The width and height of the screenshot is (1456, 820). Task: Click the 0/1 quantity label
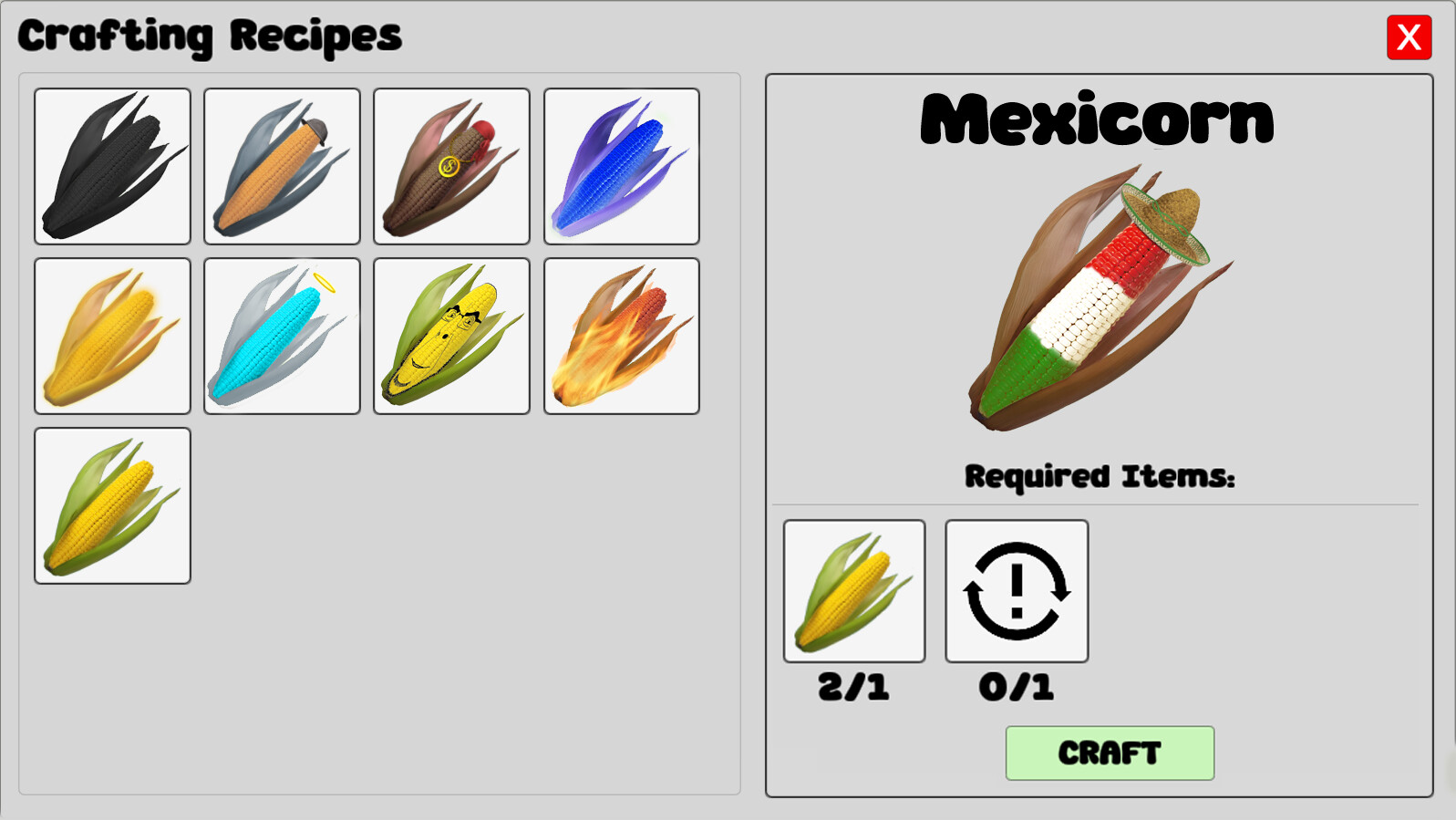tap(1016, 689)
